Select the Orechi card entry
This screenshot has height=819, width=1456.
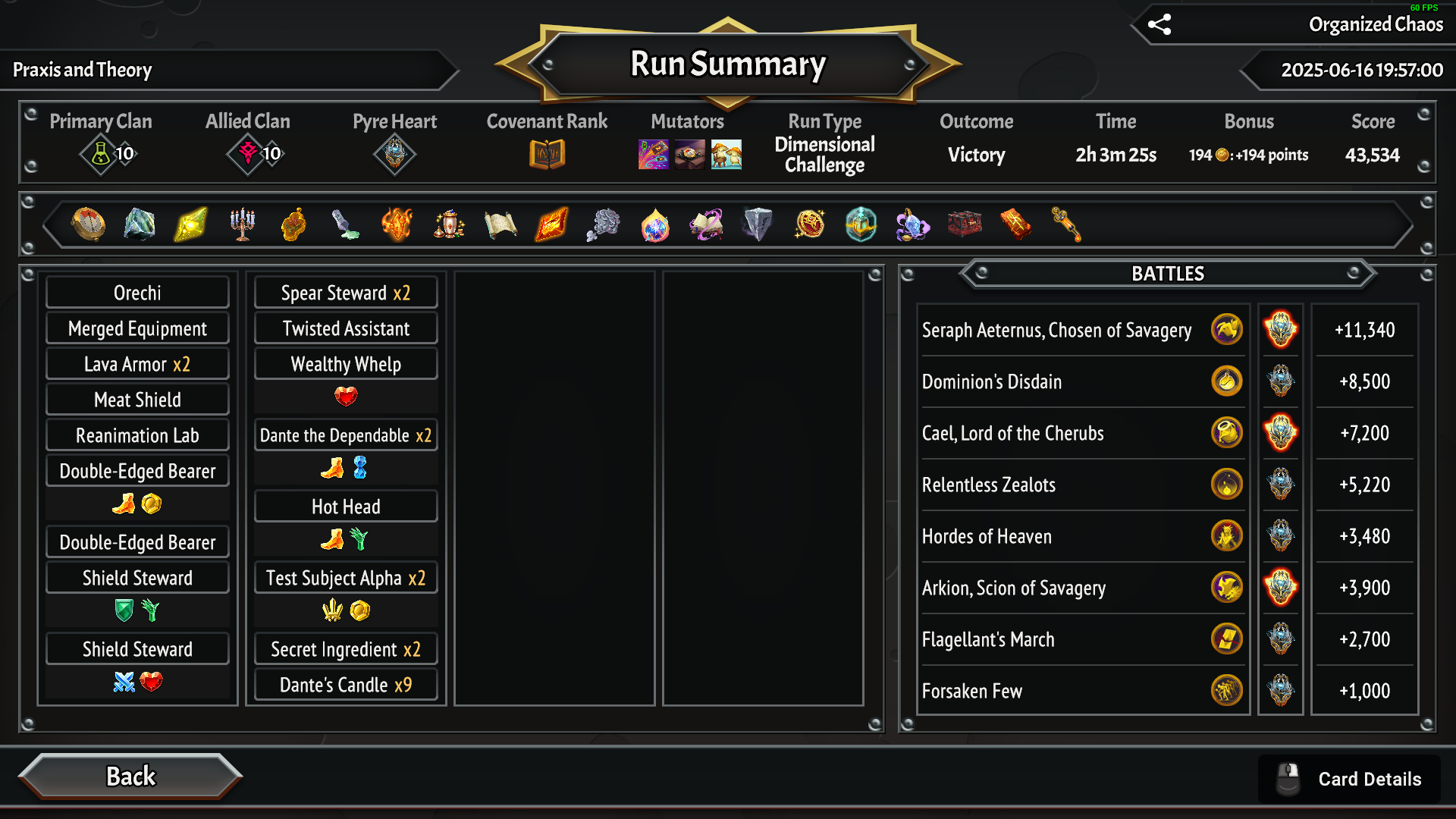137,293
